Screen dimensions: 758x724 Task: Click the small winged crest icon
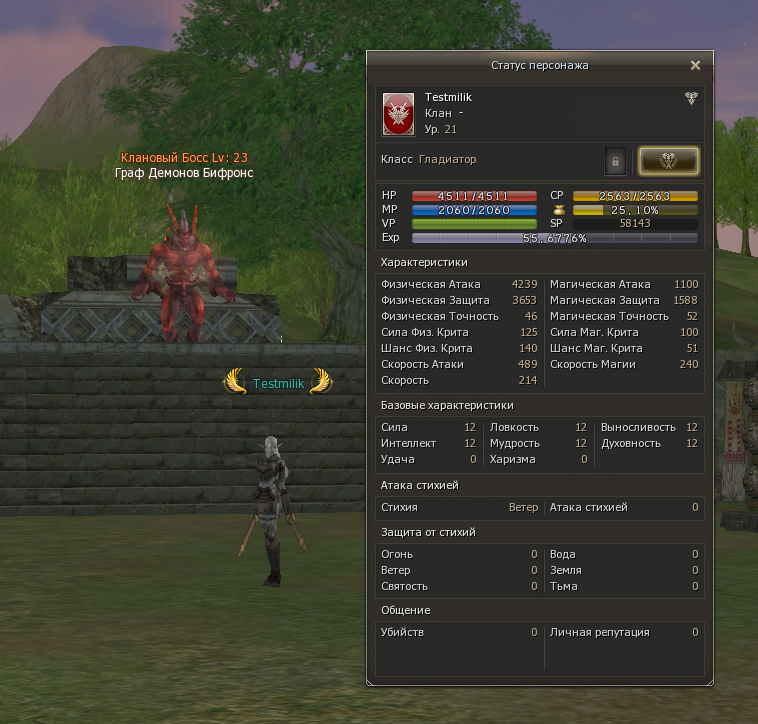[691, 98]
